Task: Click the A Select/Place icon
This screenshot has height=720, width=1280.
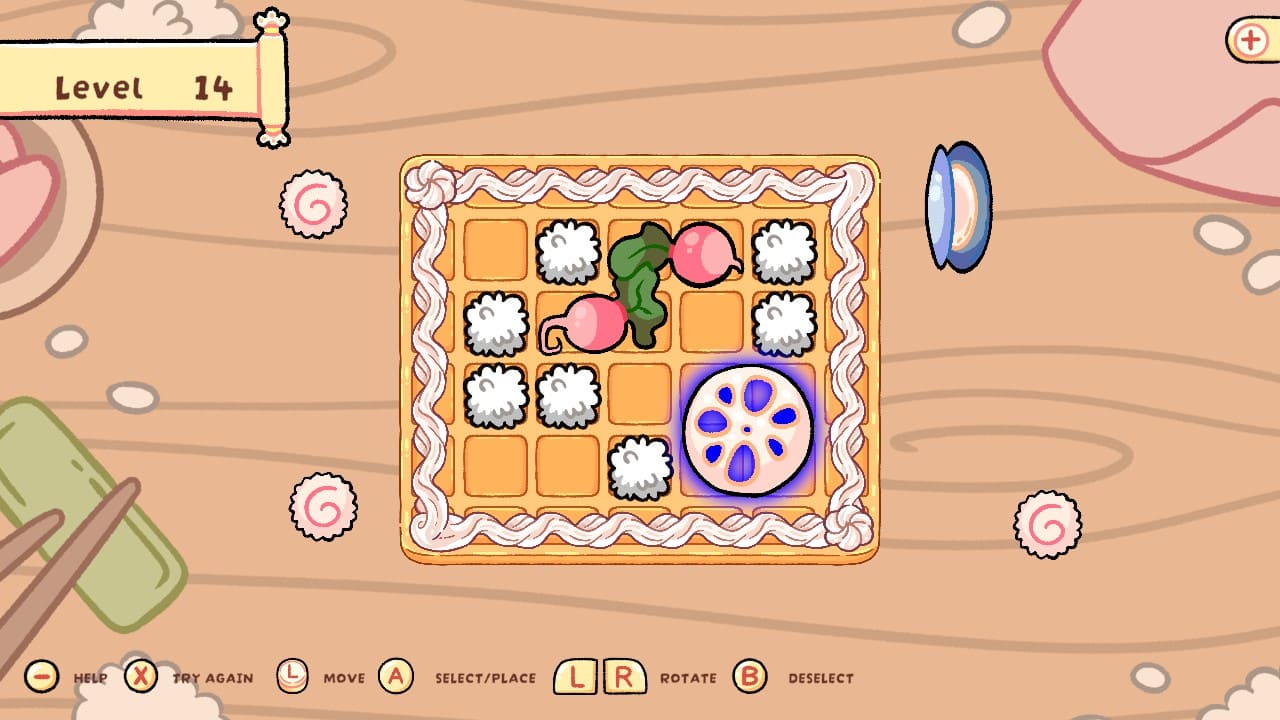Action: pyautogui.click(x=396, y=677)
